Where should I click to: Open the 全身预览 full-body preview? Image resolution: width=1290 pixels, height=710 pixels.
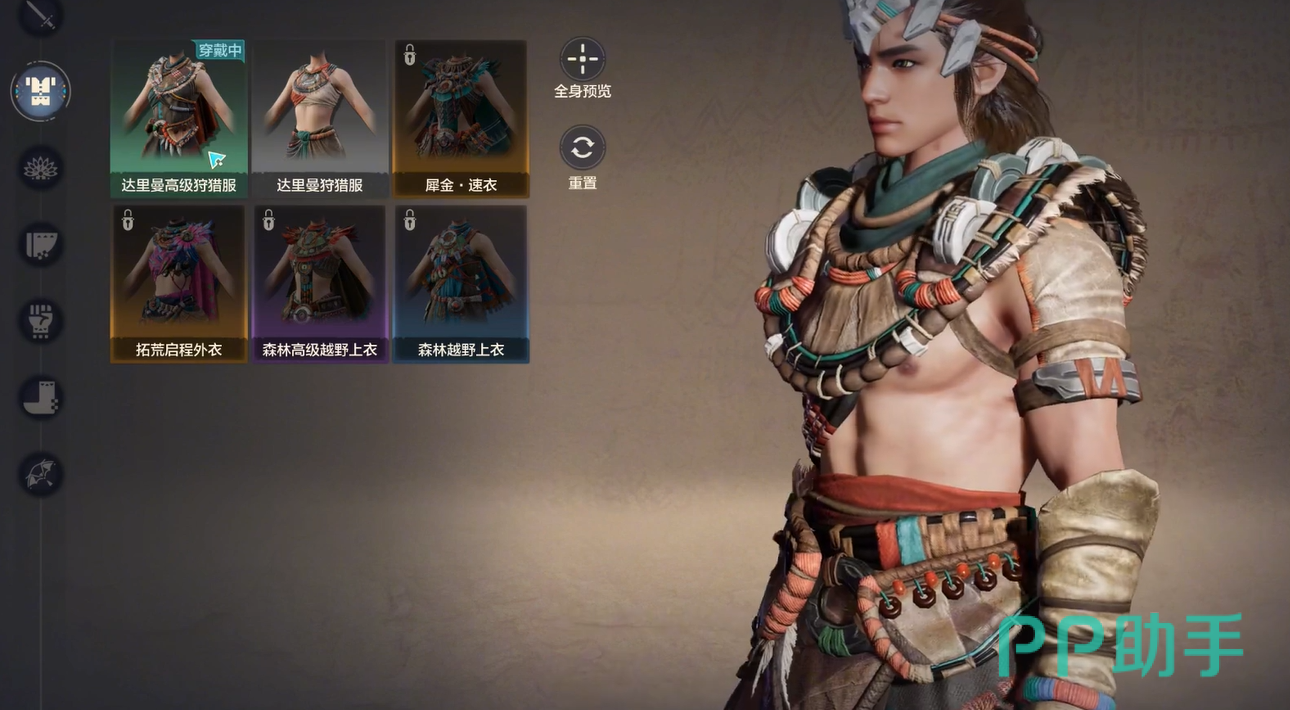(582, 60)
